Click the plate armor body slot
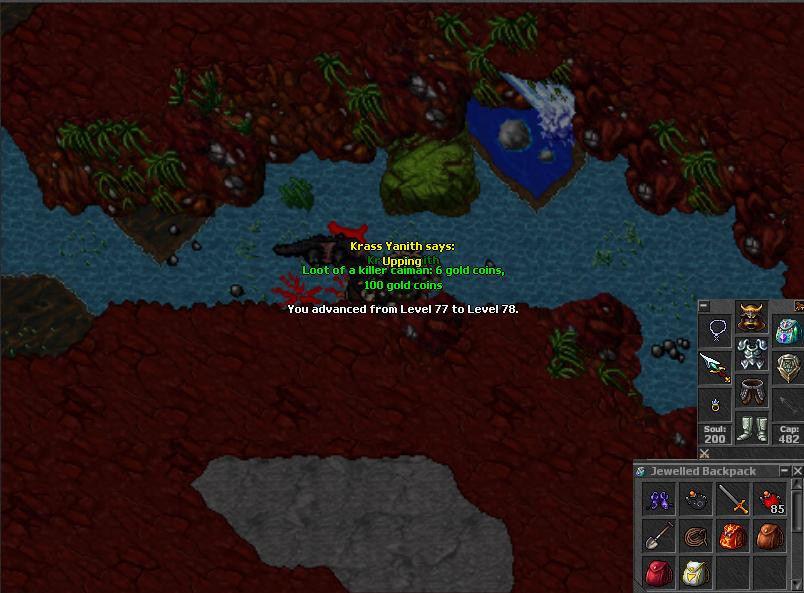The height and width of the screenshot is (593, 804). coord(751,355)
